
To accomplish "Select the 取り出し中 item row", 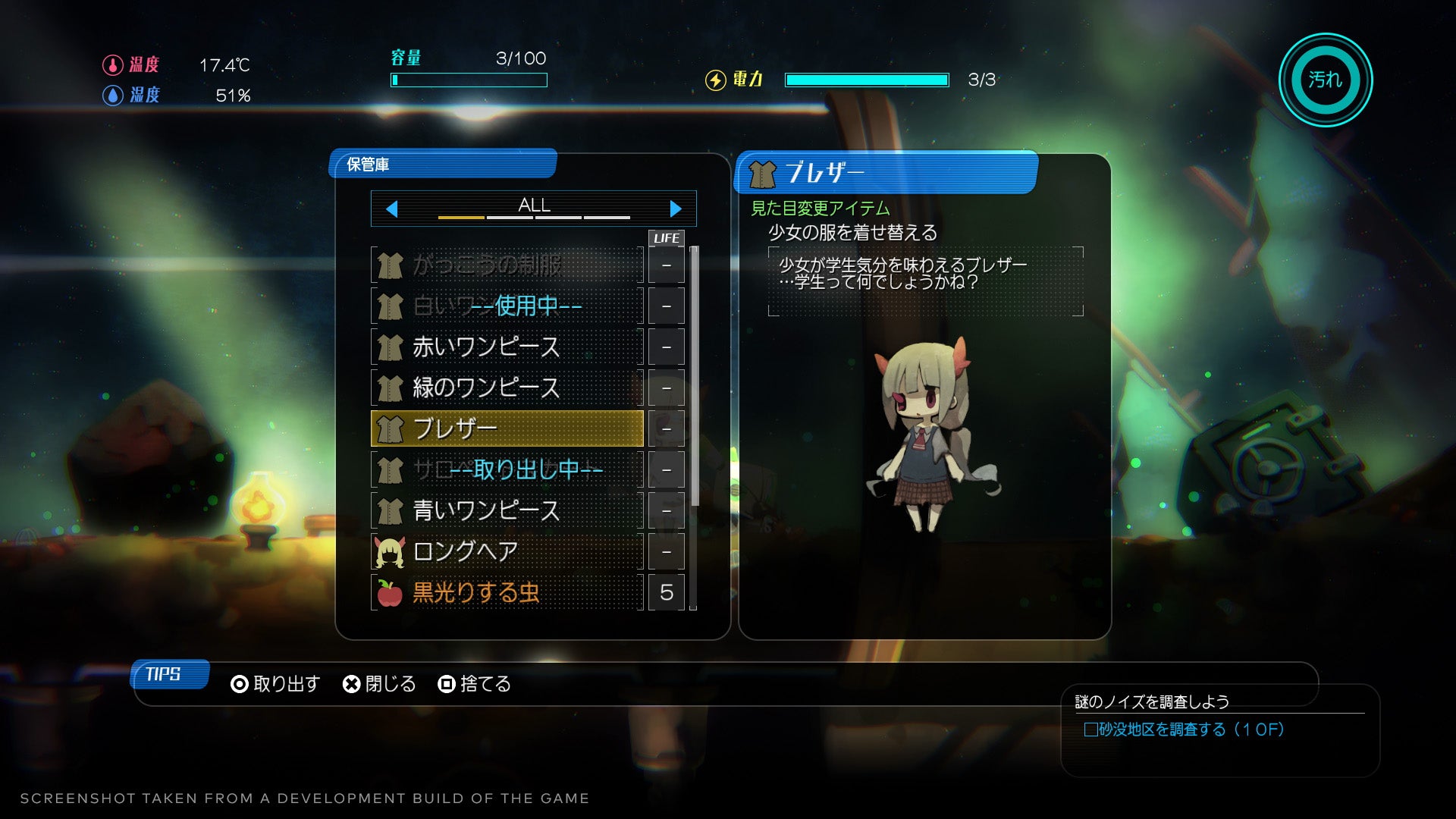I will pos(507,470).
